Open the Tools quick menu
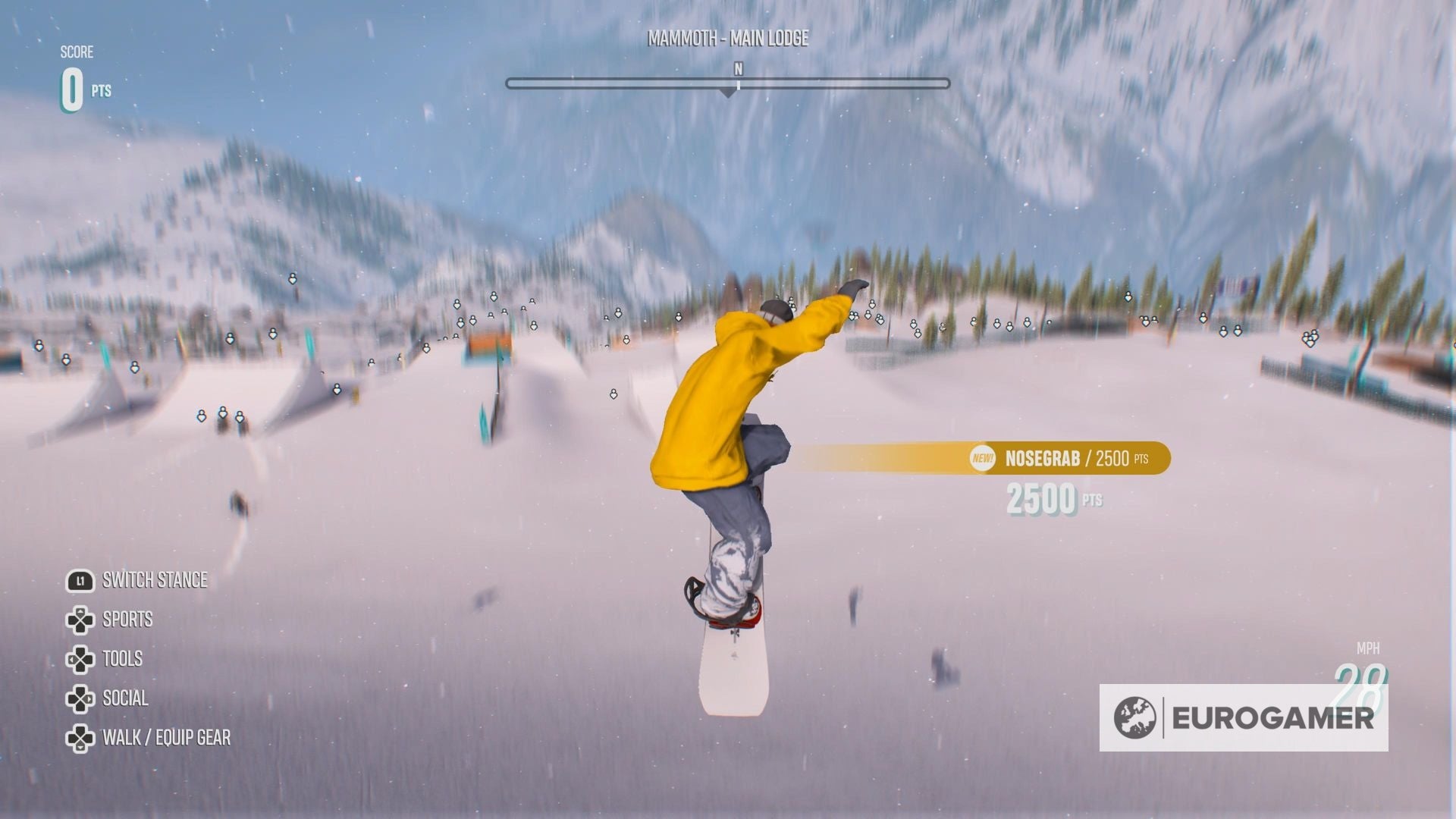The height and width of the screenshot is (819, 1456). (122, 659)
